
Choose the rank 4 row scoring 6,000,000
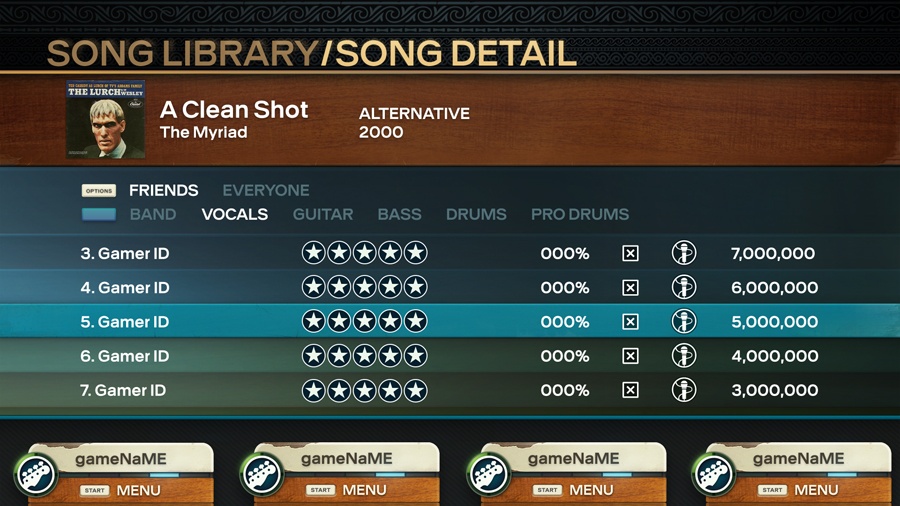[x=448, y=288]
